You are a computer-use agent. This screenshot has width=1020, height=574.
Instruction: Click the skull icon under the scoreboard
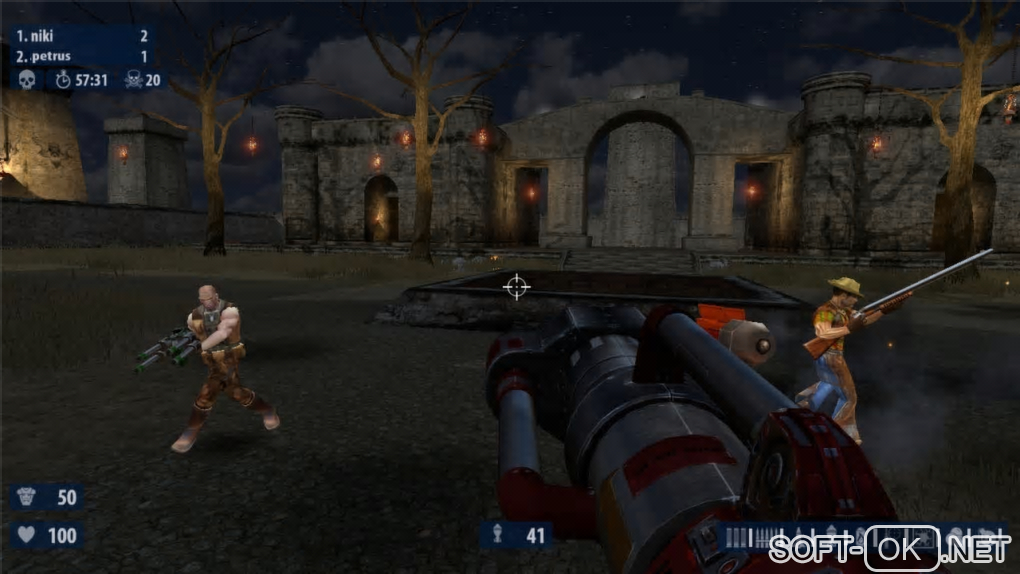coord(27,80)
